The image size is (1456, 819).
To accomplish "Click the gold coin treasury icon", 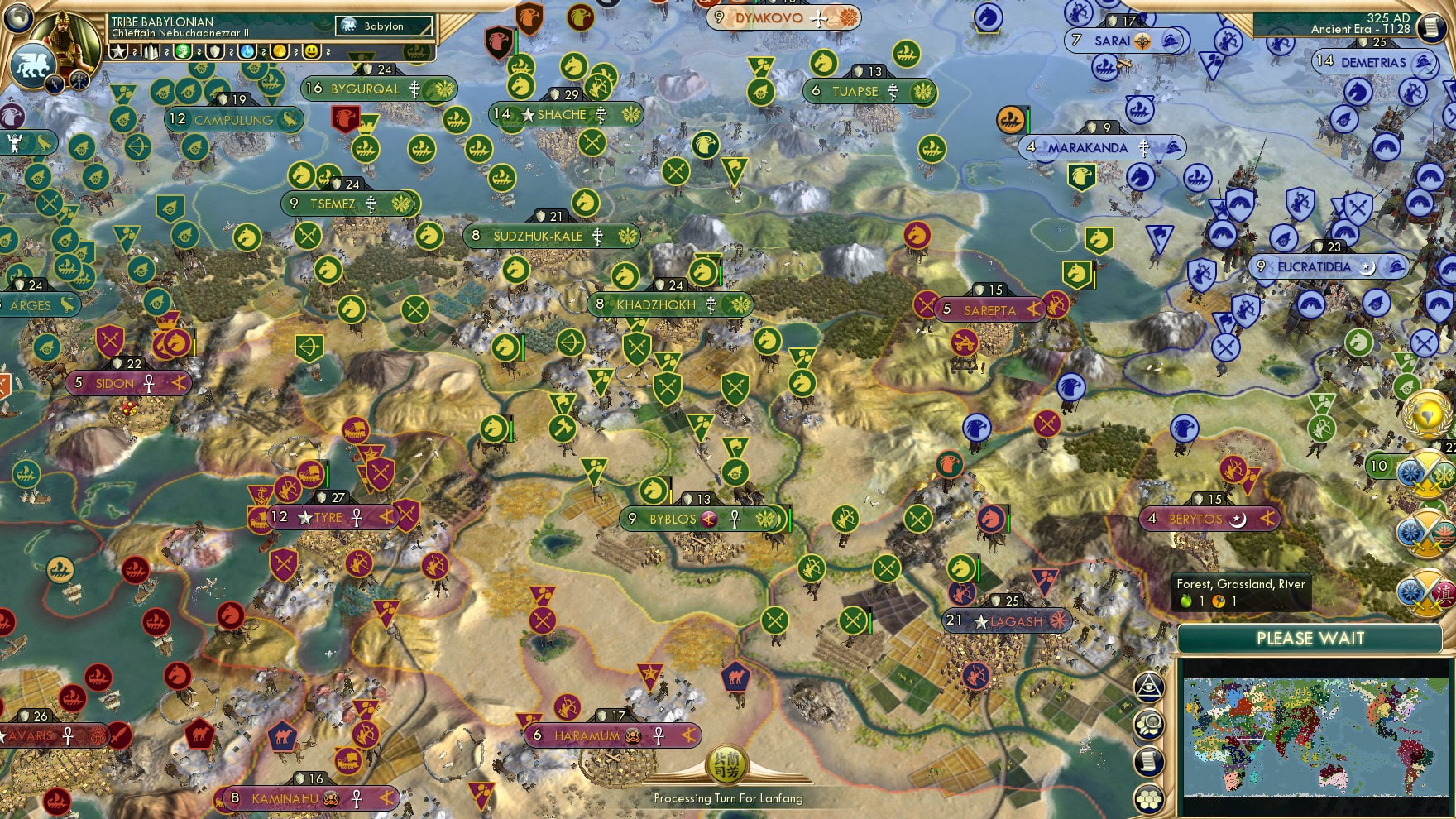I will point(280,52).
